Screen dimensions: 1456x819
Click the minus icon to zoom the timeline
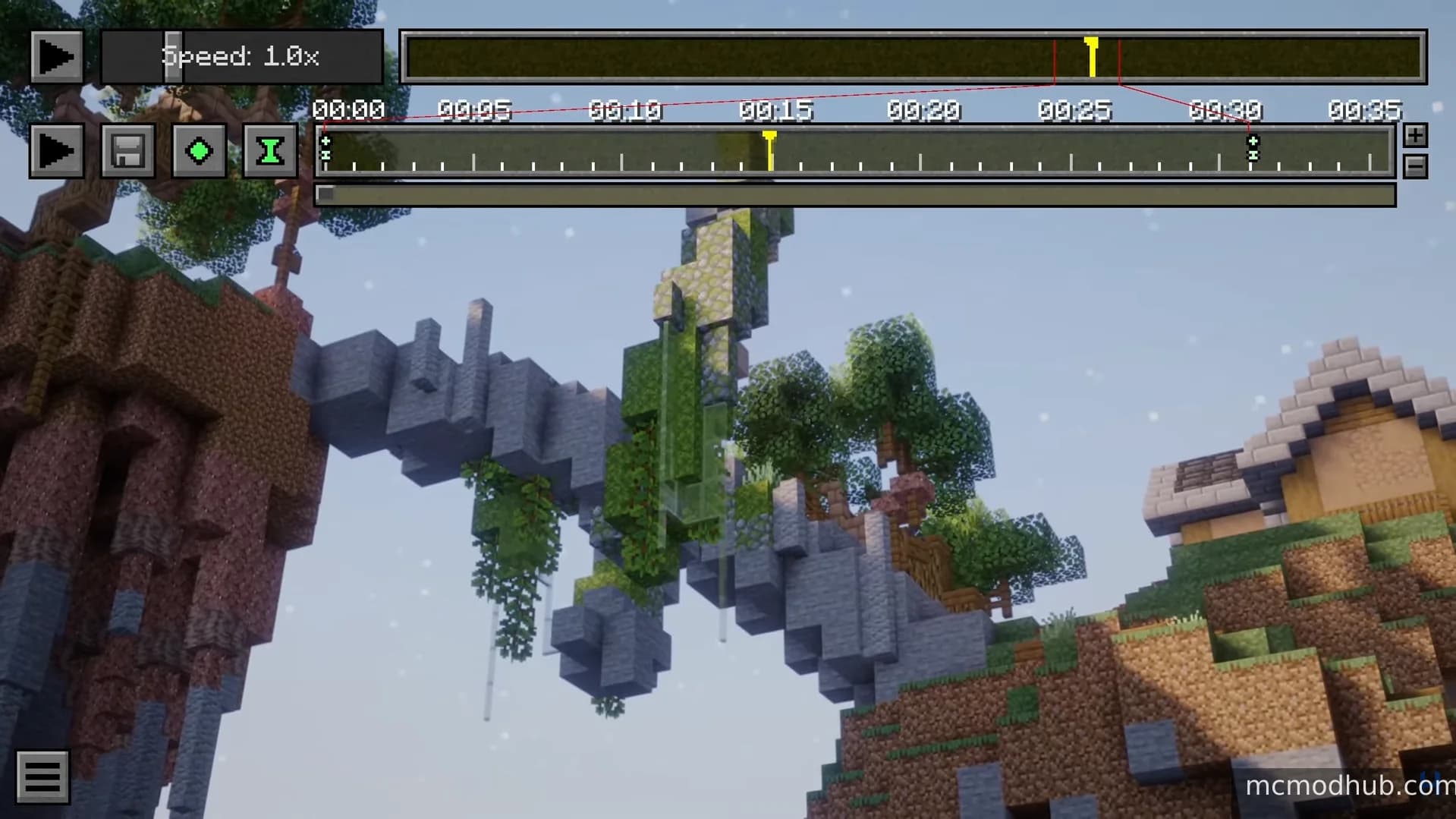pos(1414,166)
